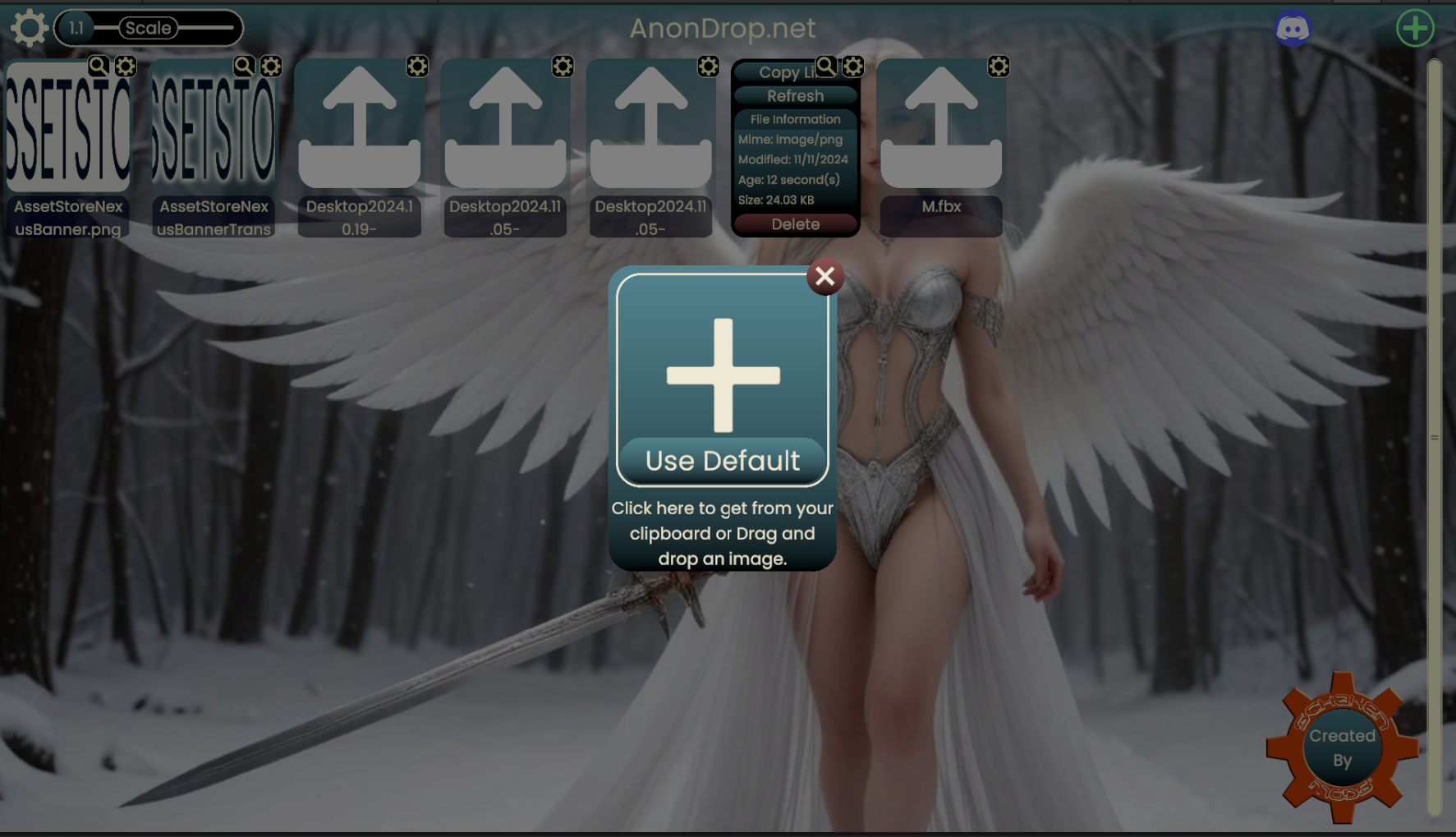The image size is (1456, 837).
Task: Click the green plus add-file button
Action: (1414, 29)
